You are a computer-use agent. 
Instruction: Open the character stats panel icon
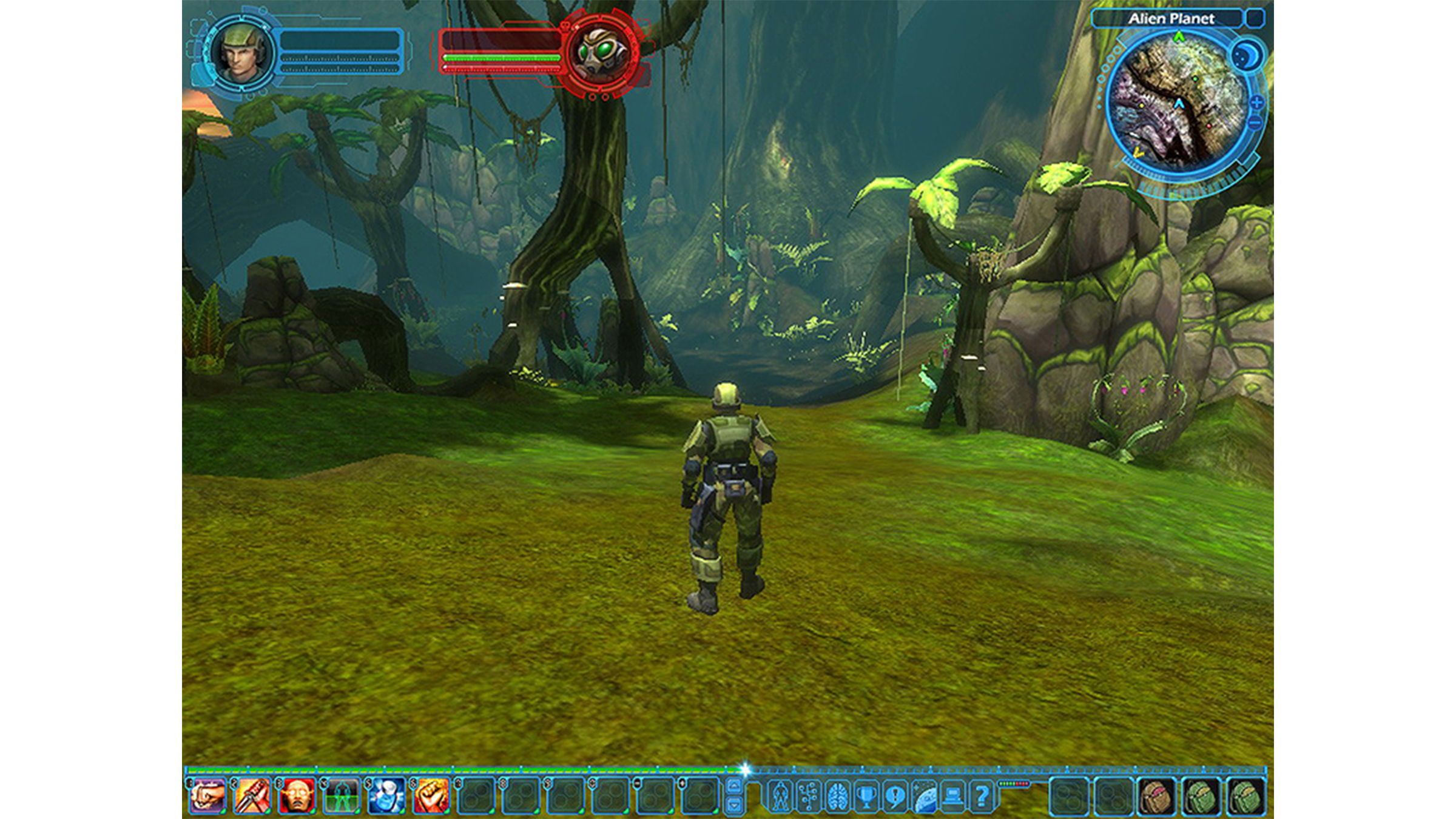point(781,796)
